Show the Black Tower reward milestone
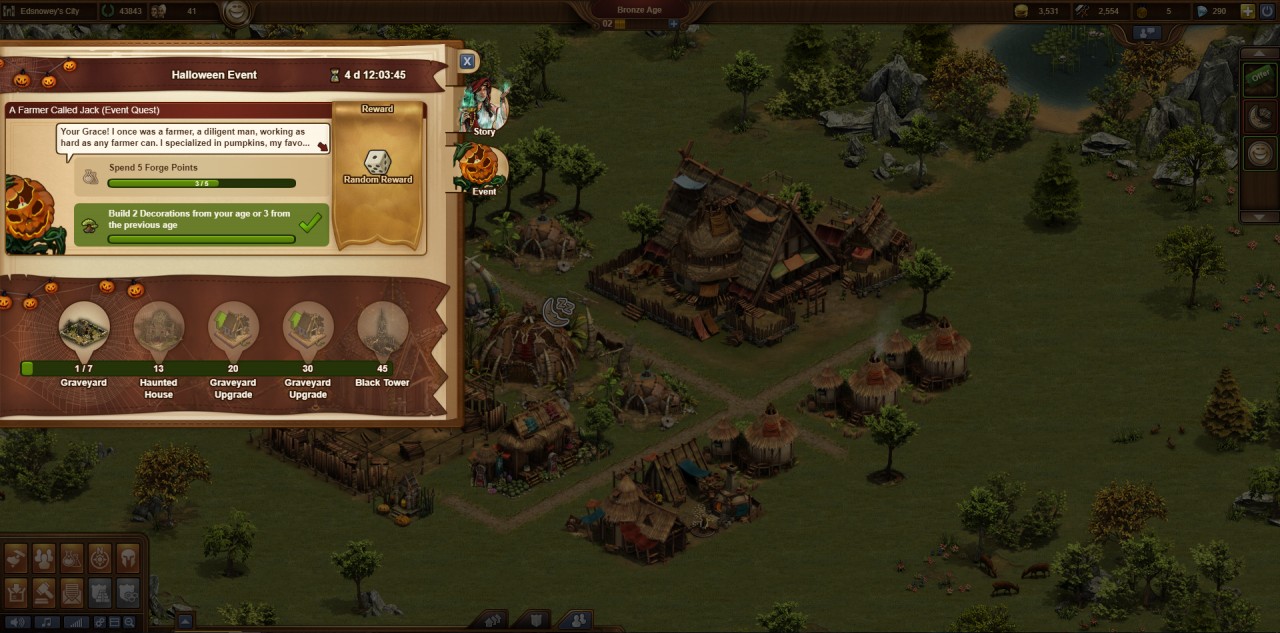 coord(382,326)
